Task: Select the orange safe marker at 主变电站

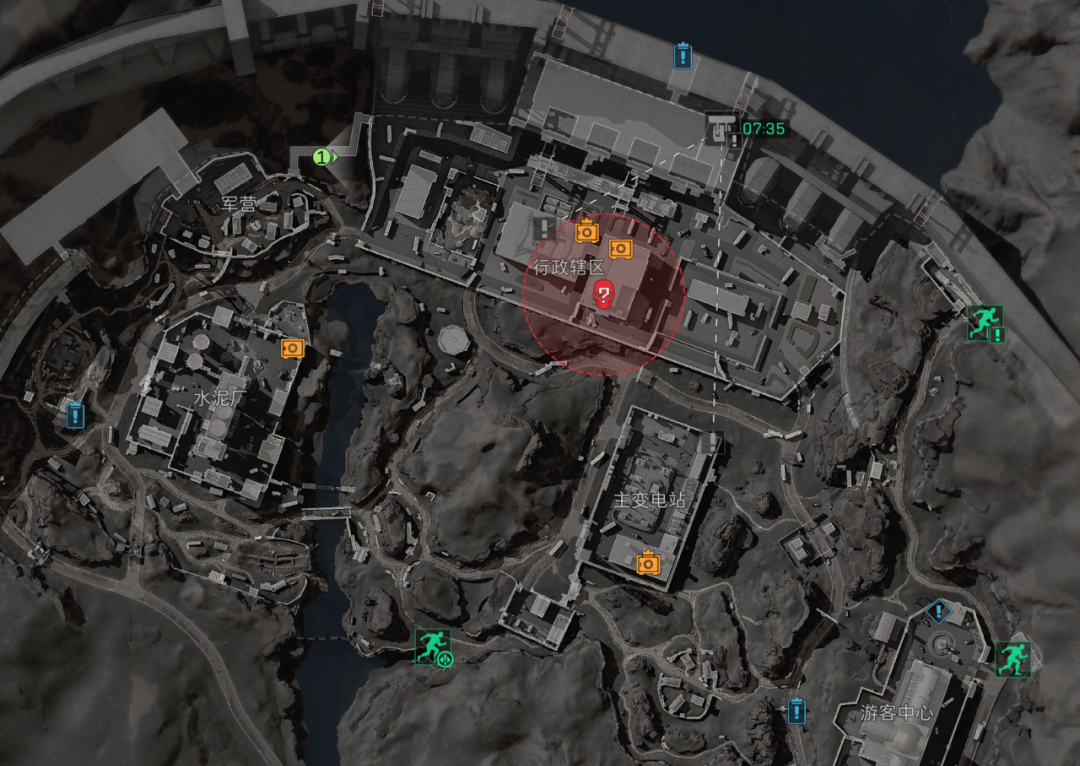Action: coord(648,563)
